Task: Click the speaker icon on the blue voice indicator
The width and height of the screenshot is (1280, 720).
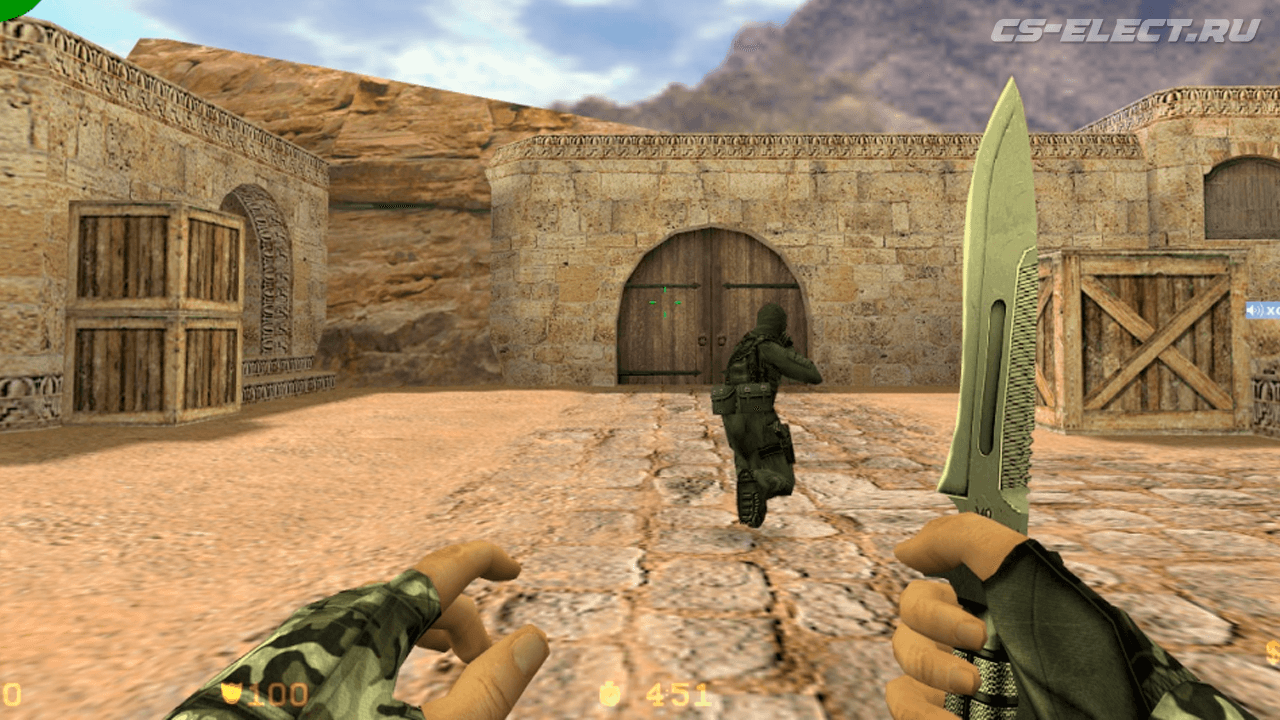Action: tap(1251, 311)
